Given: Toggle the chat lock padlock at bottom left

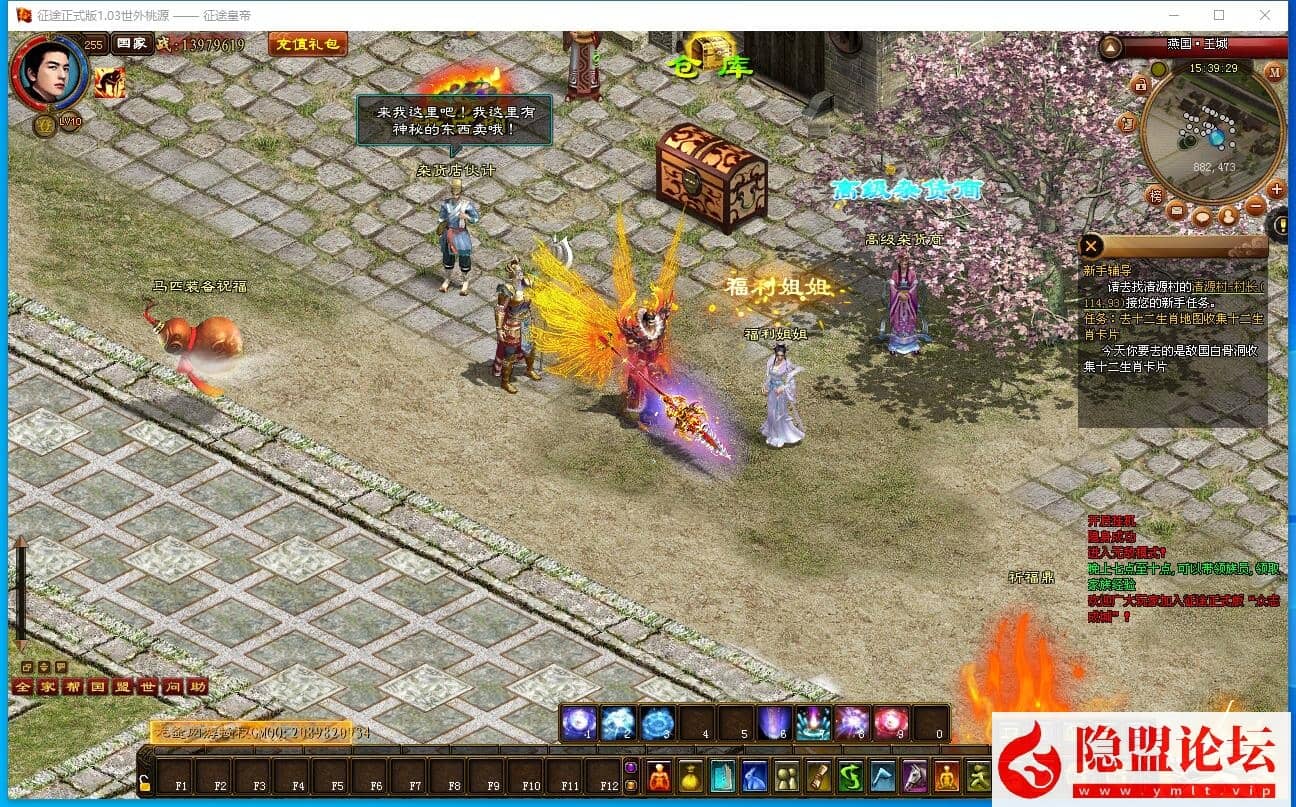Looking at the screenshot, I should click(x=143, y=785).
